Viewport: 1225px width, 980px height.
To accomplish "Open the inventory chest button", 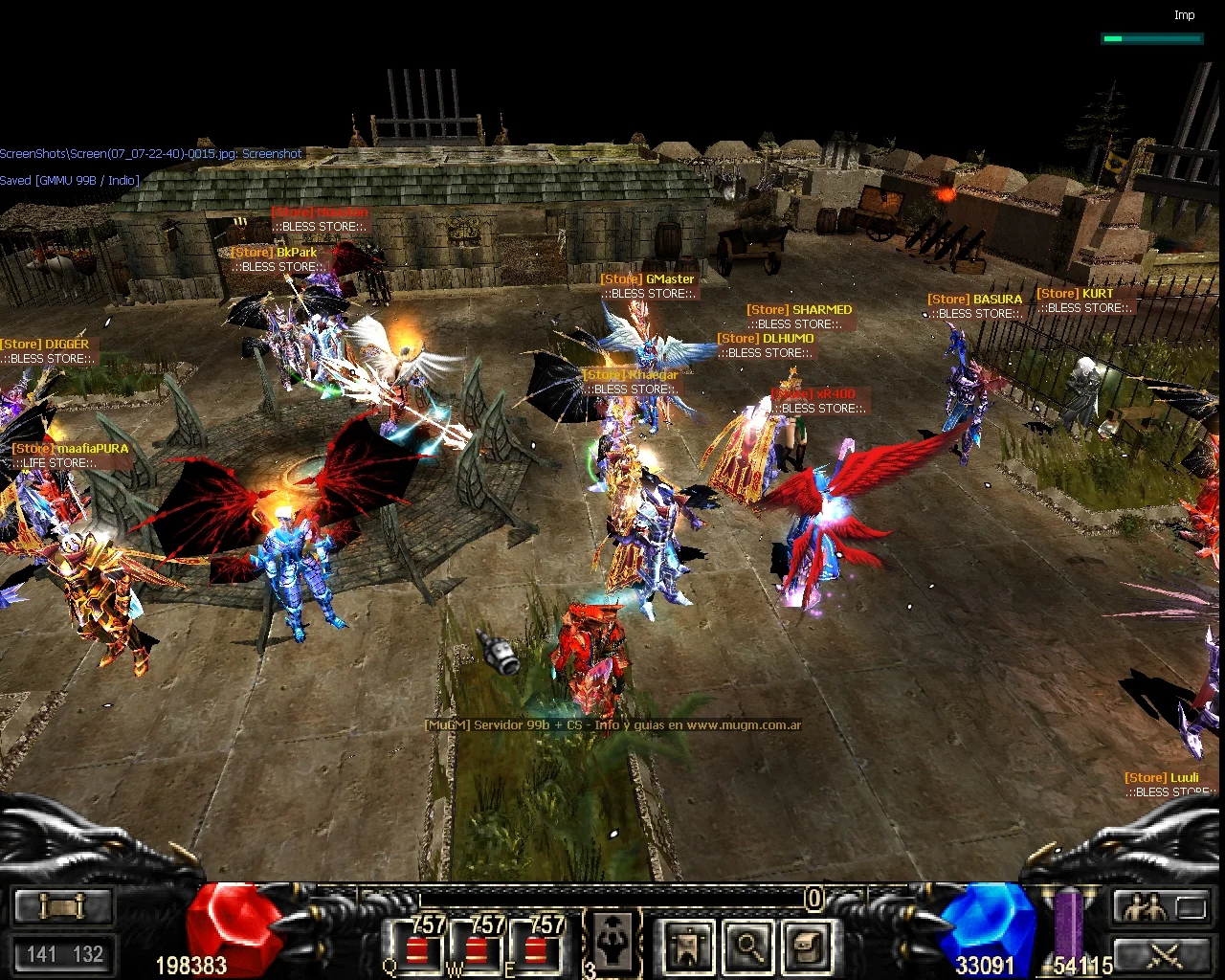I will click(807, 946).
